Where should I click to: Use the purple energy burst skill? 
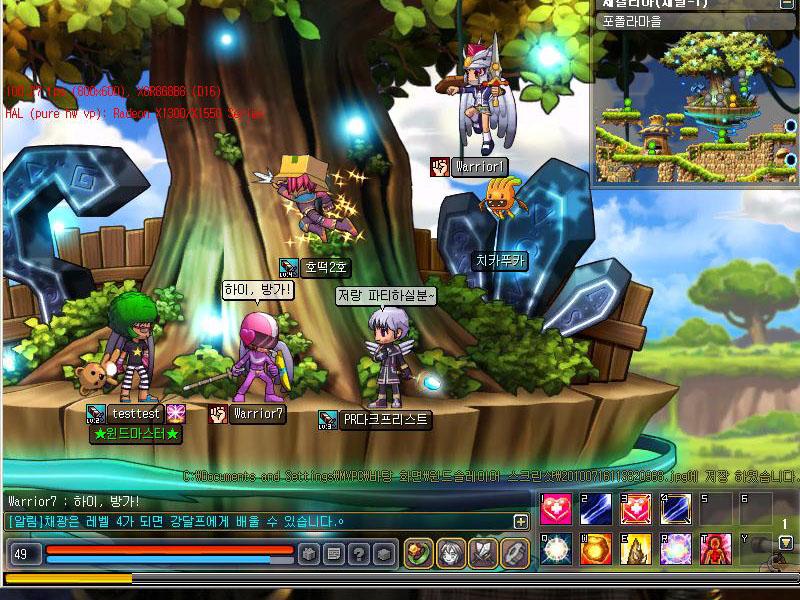click(x=676, y=548)
